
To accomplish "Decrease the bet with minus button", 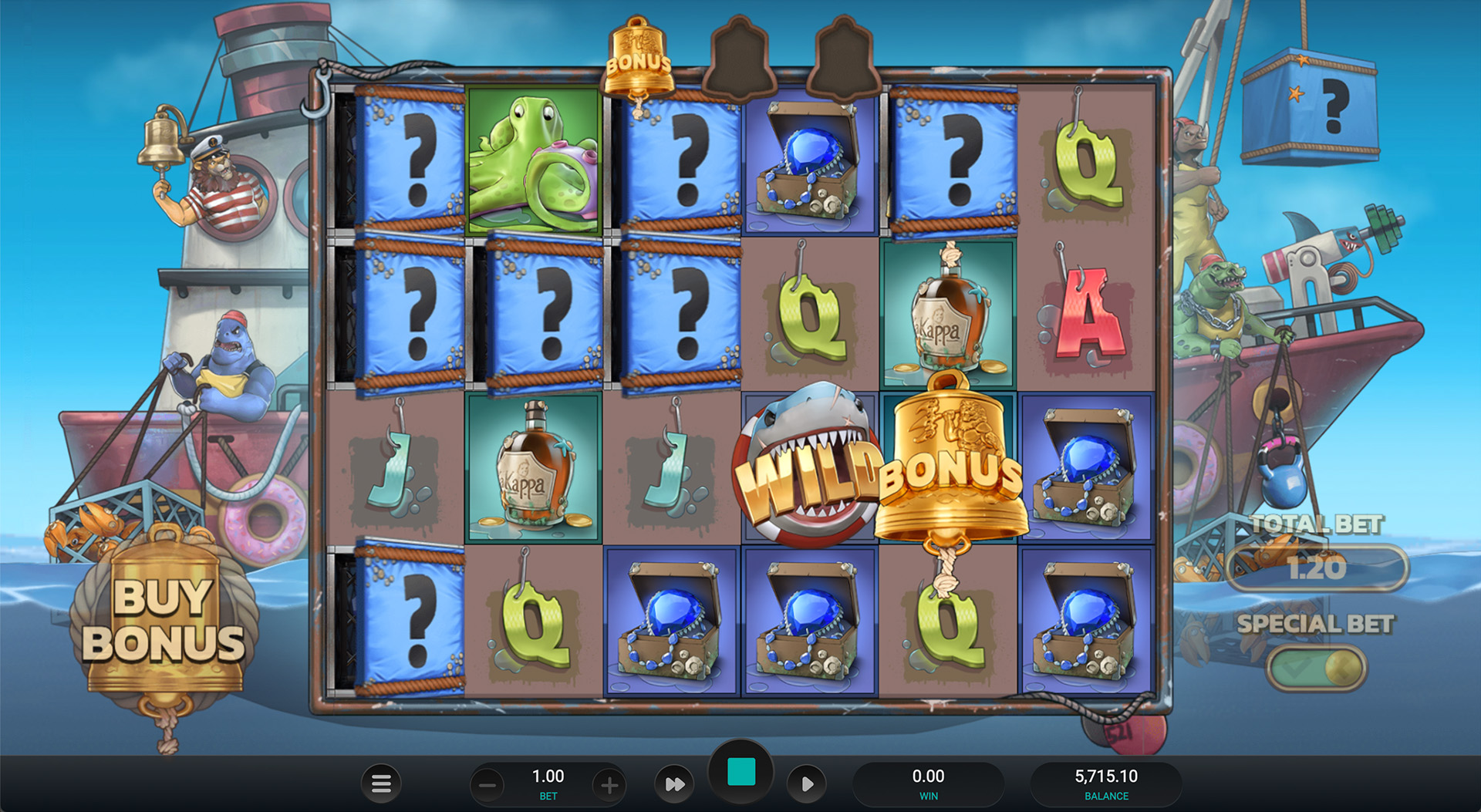I will tap(487, 786).
